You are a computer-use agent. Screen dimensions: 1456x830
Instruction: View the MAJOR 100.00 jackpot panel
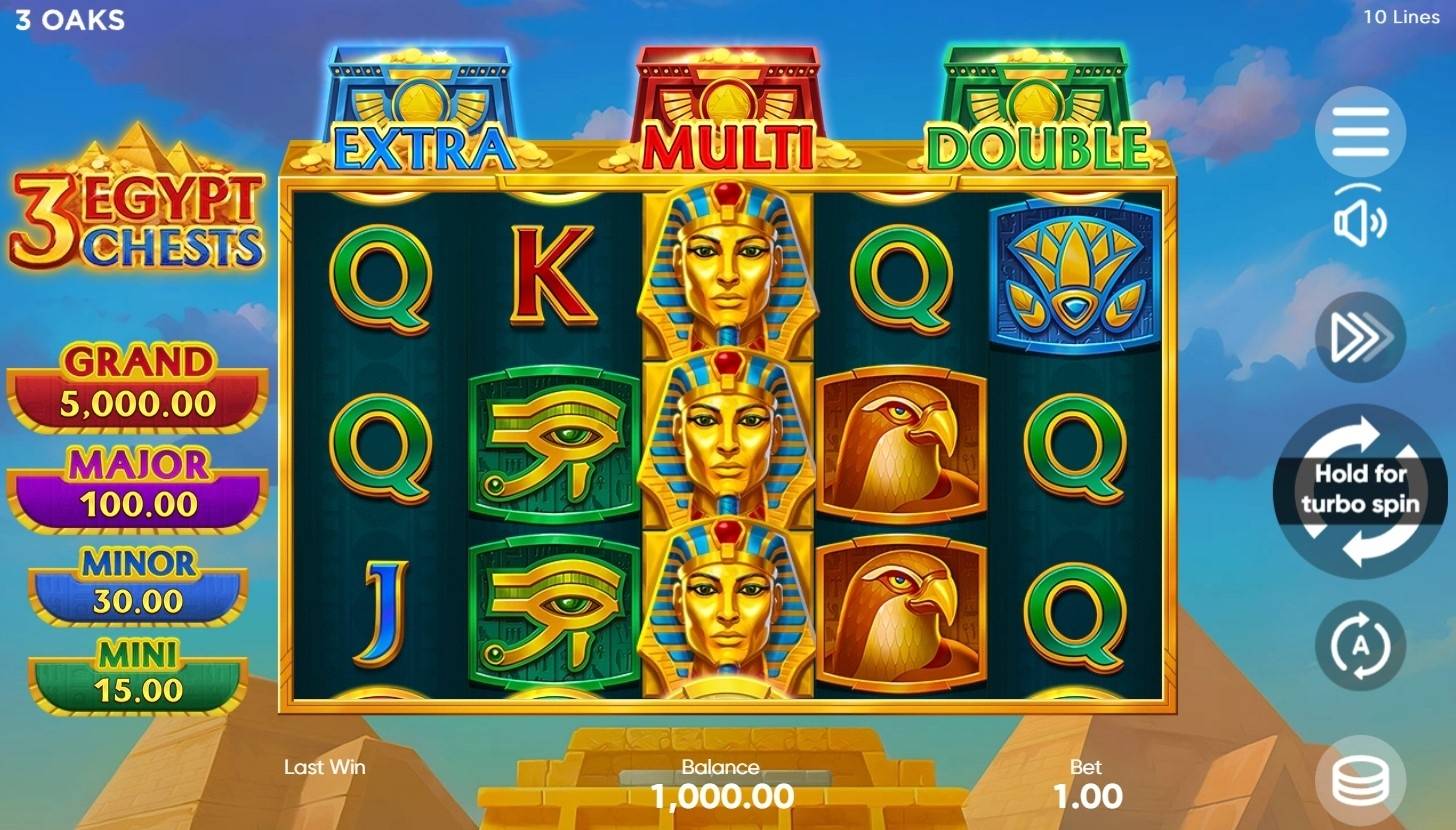[x=137, y=482]
